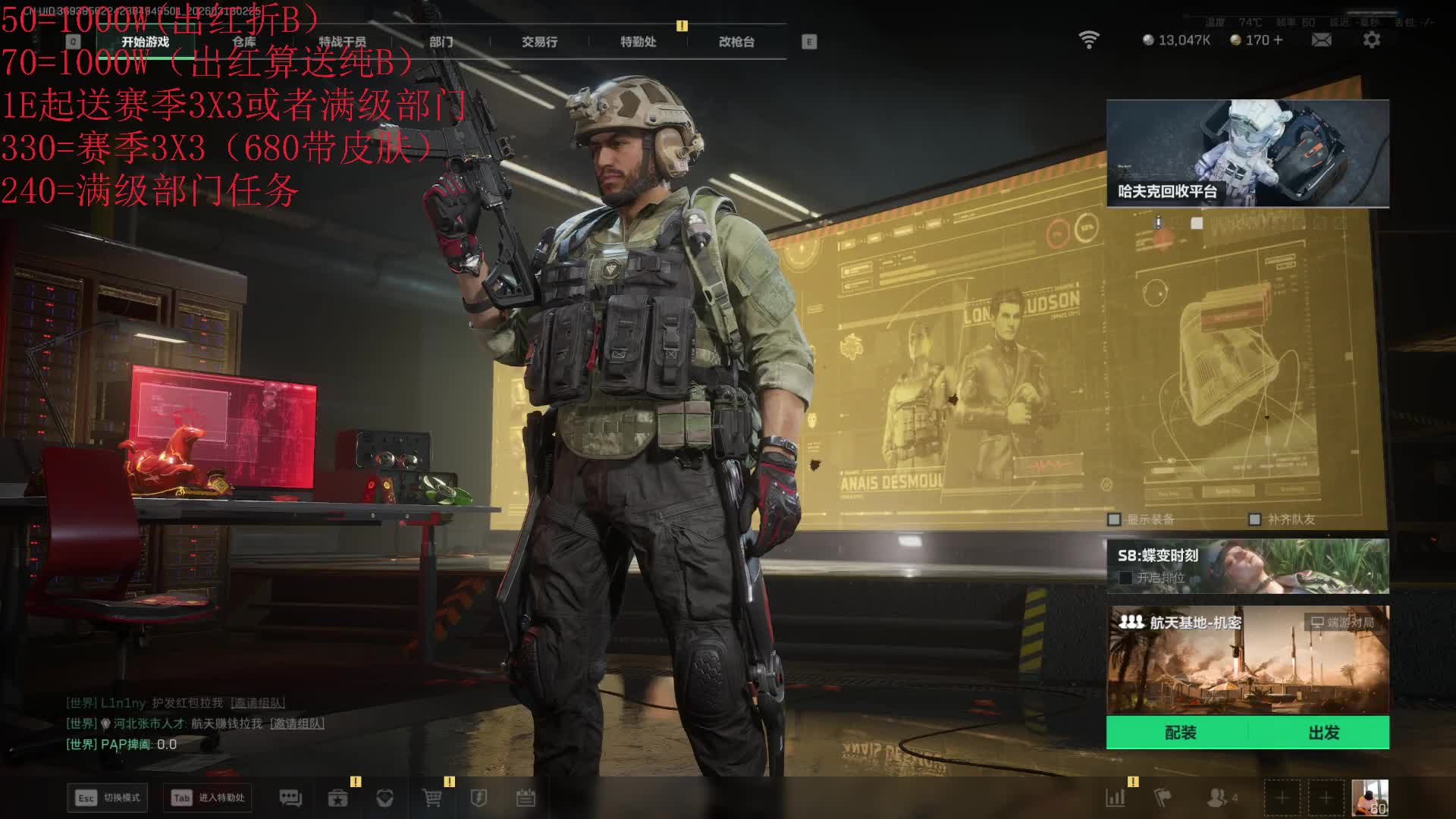Image resolution: width=1456 pixels, height=819 pixels.
Task: Open settings via the gear icon
Action: click(x=1371, y=40)
